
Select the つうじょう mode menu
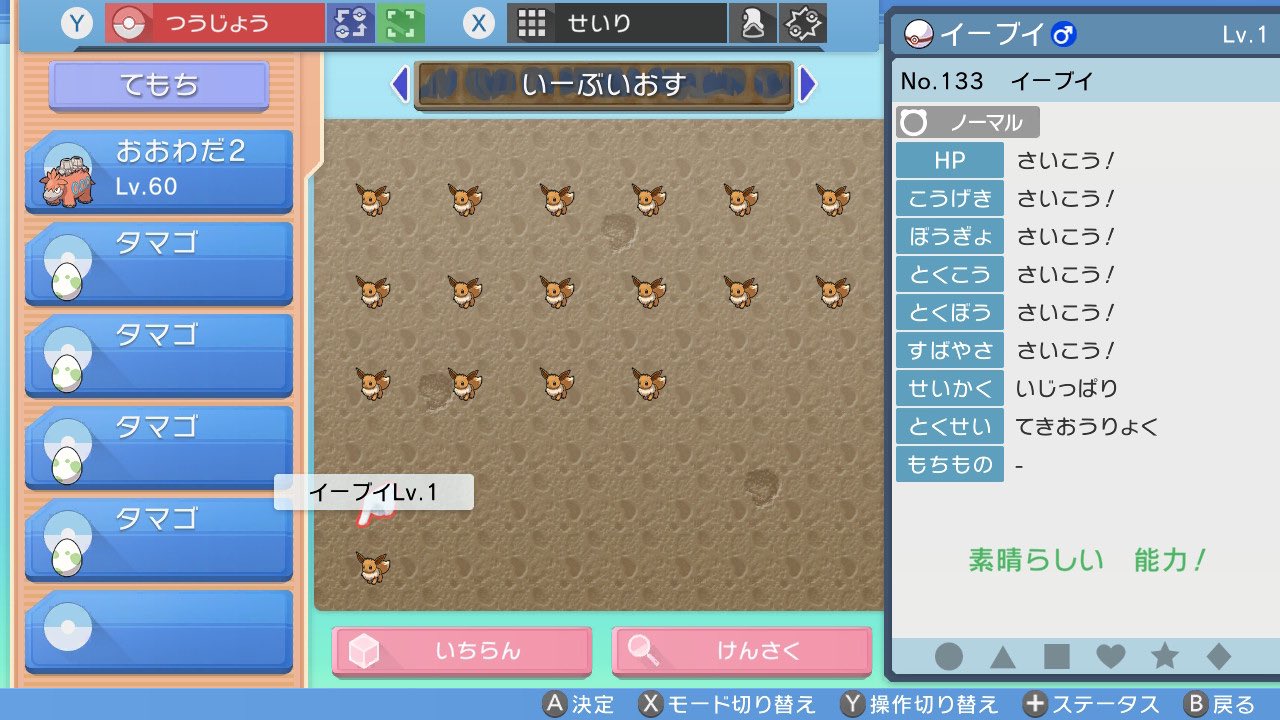(215, 22)
